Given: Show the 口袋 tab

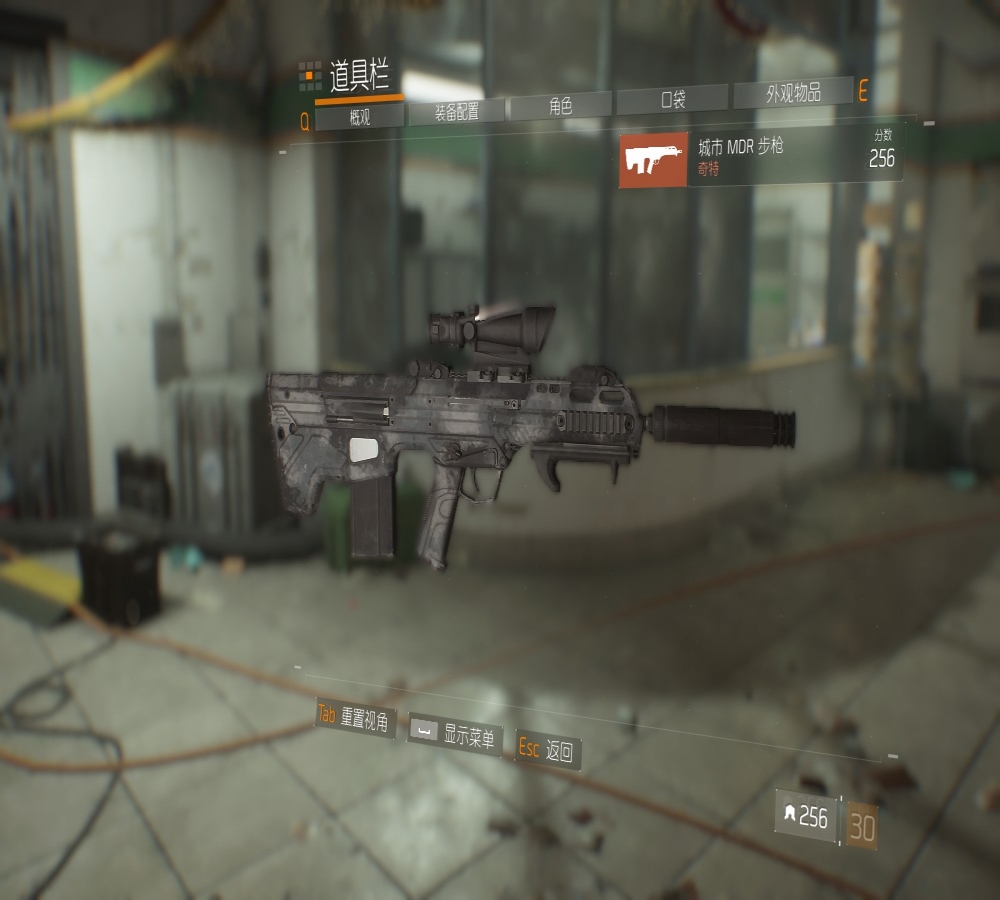Looking at the screenshot, I should pos(672,99).
